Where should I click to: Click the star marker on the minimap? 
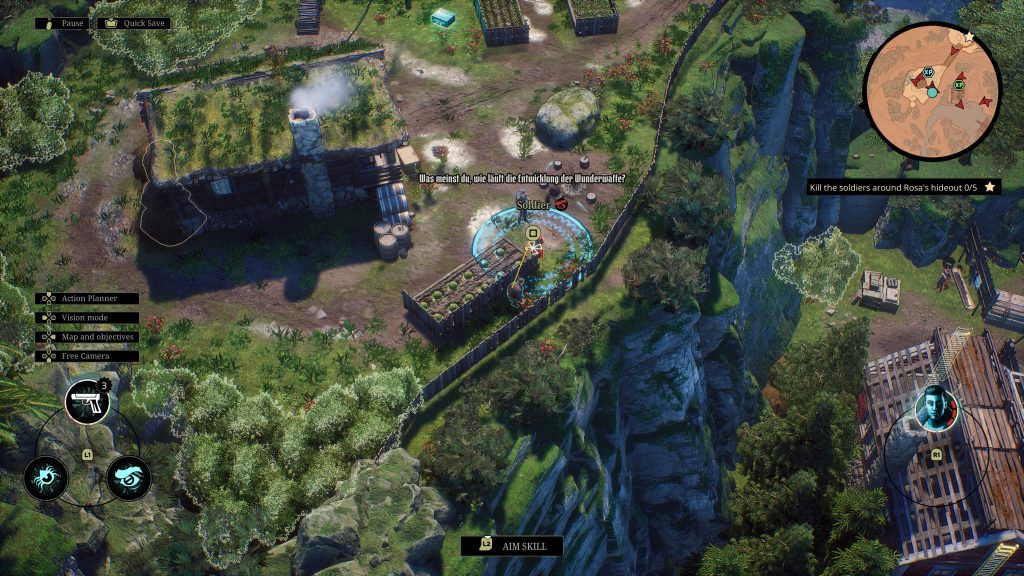[968, 37]
